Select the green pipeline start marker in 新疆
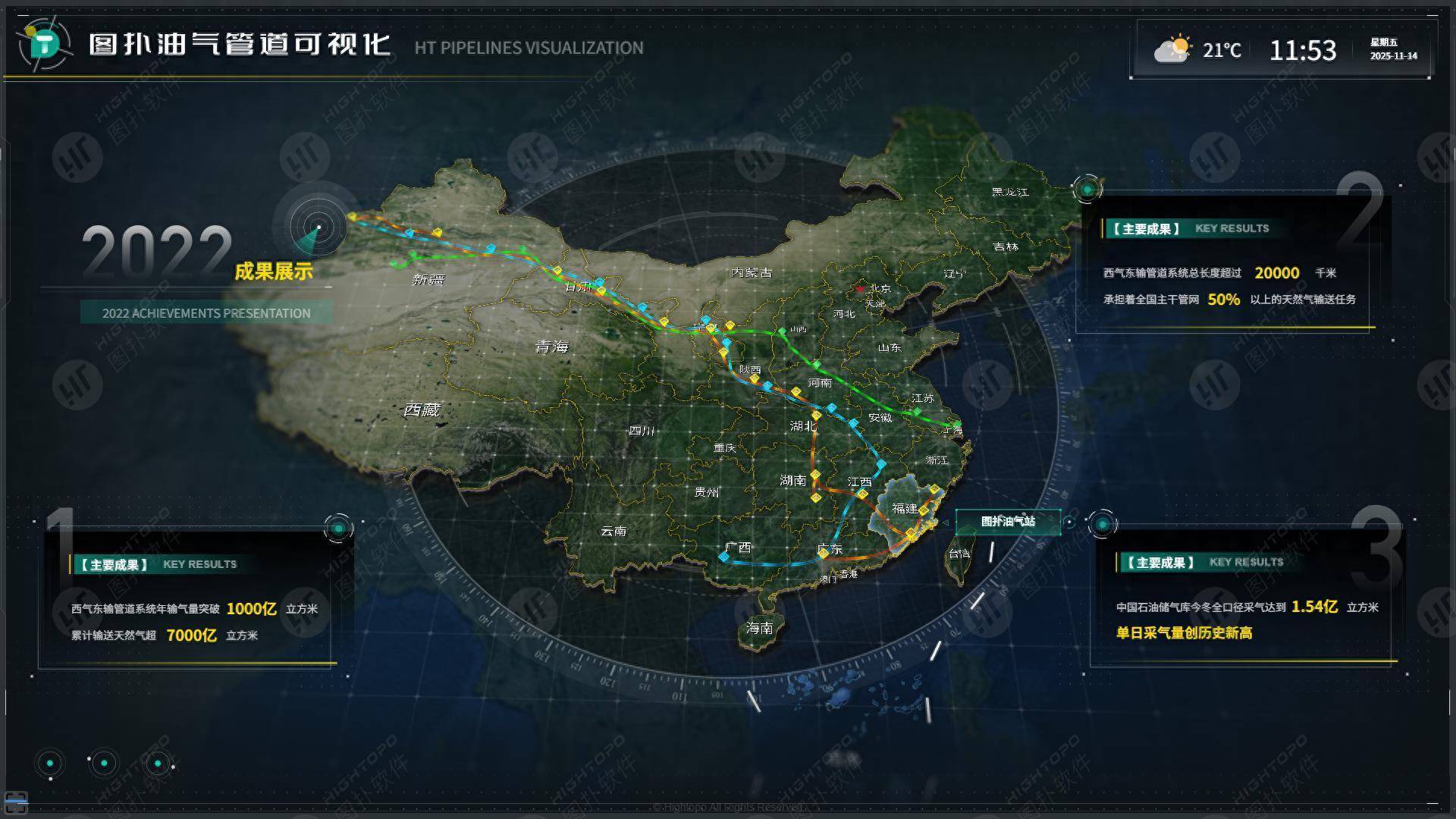Image resolution: width=1456 pixels, height=819 pixels. pos(394,265)
